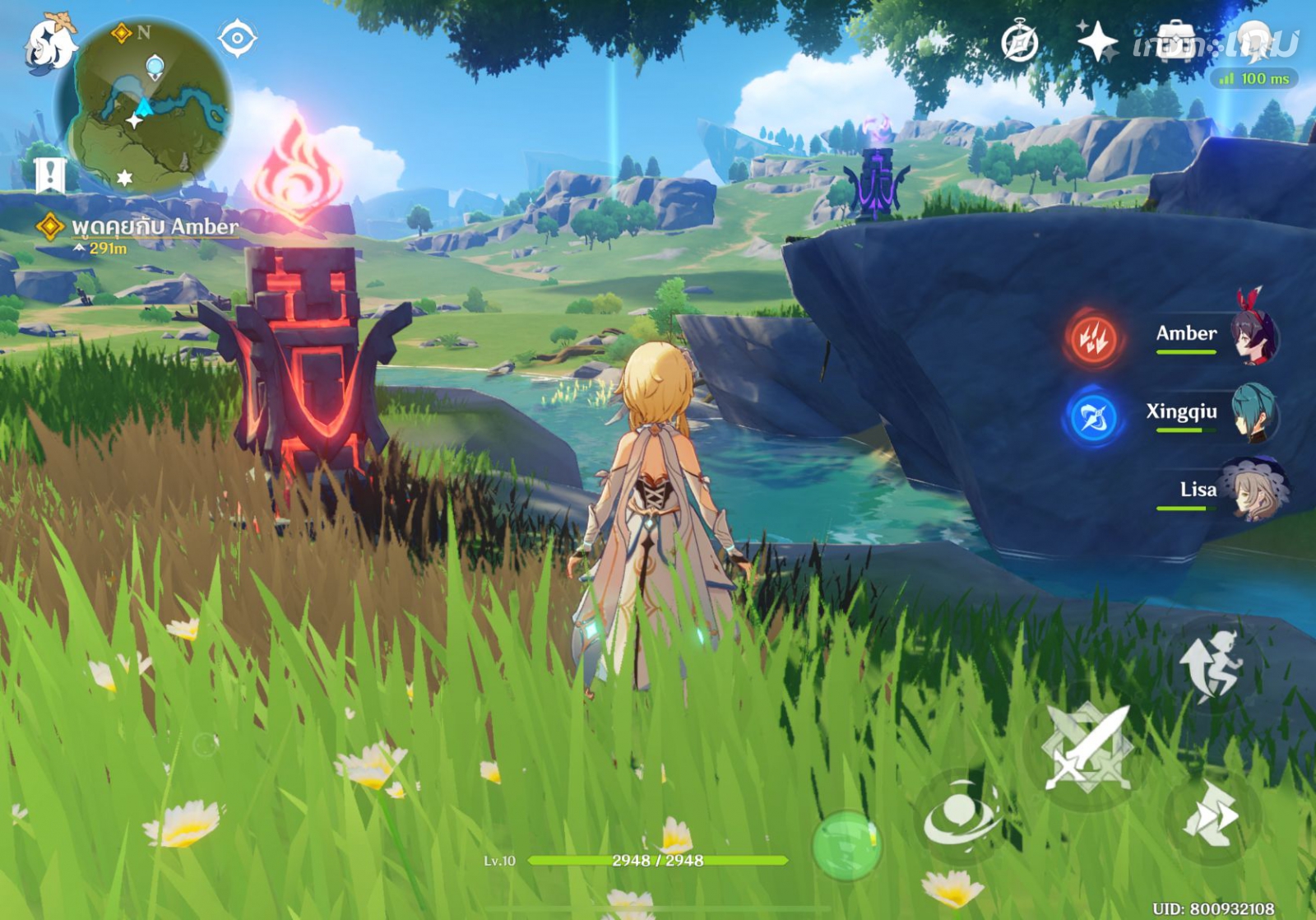Use the wind elemental skill
Image resolution: width=1316 pixels, height=920 pixels.
pos(960,816)
